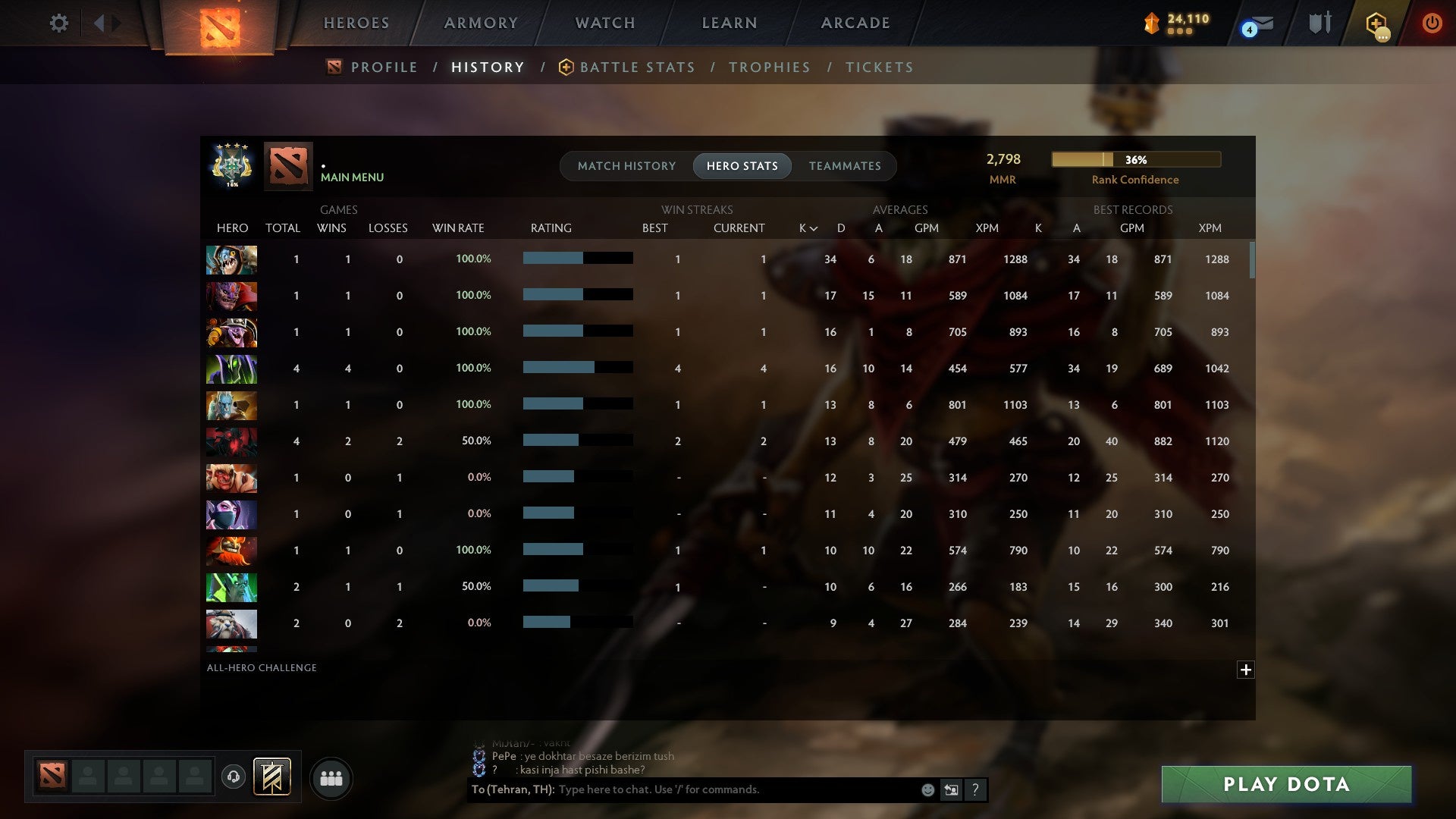This screenshot has width=1456, height=819.
Task: Click the shield and sword armory icon
Action: tap(1319, 23)
